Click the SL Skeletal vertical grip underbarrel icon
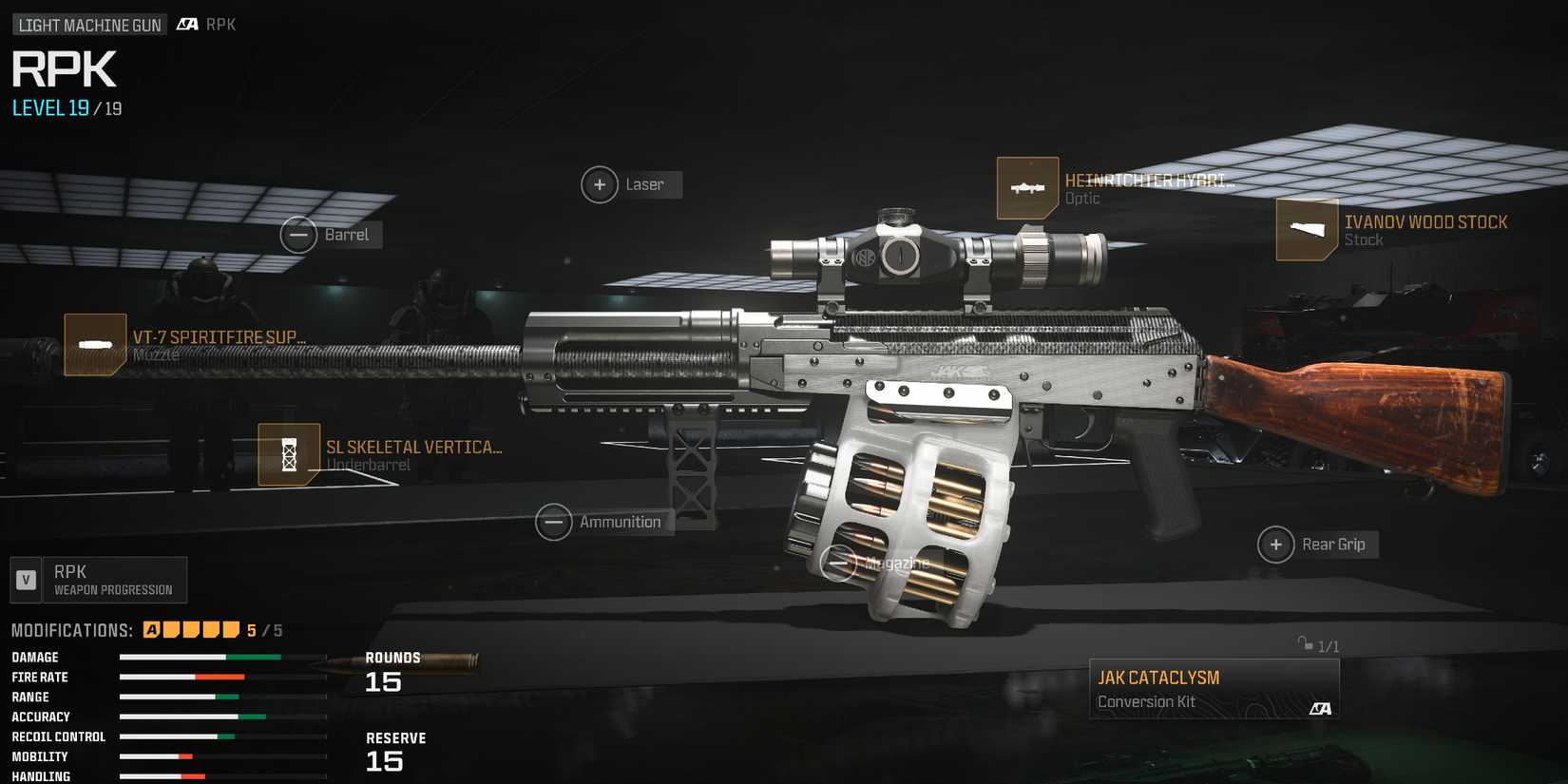The image size is (1568, 784). point(287,455)
